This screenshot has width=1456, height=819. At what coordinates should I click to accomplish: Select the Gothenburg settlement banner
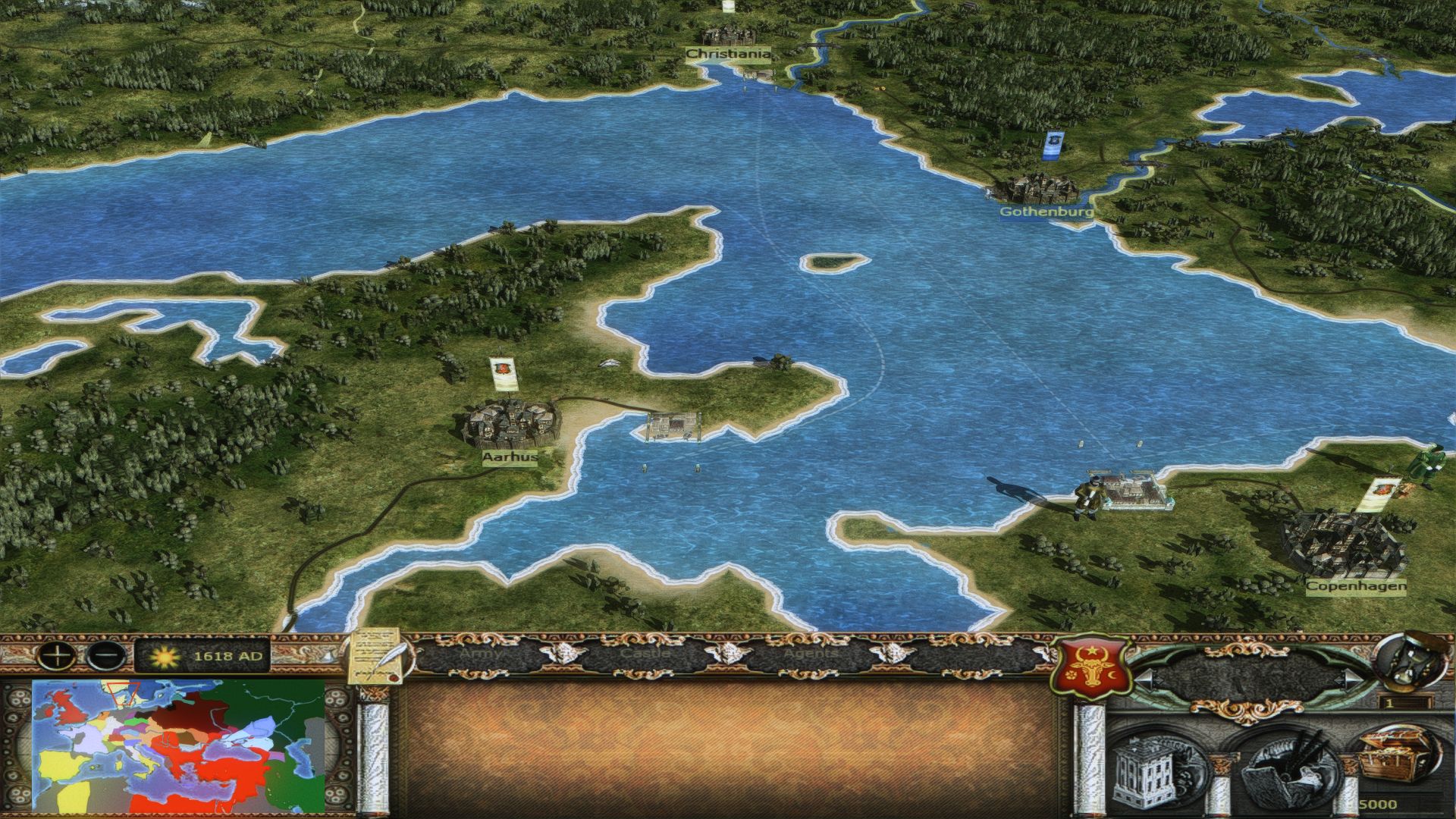click(x=1053, y=146)
